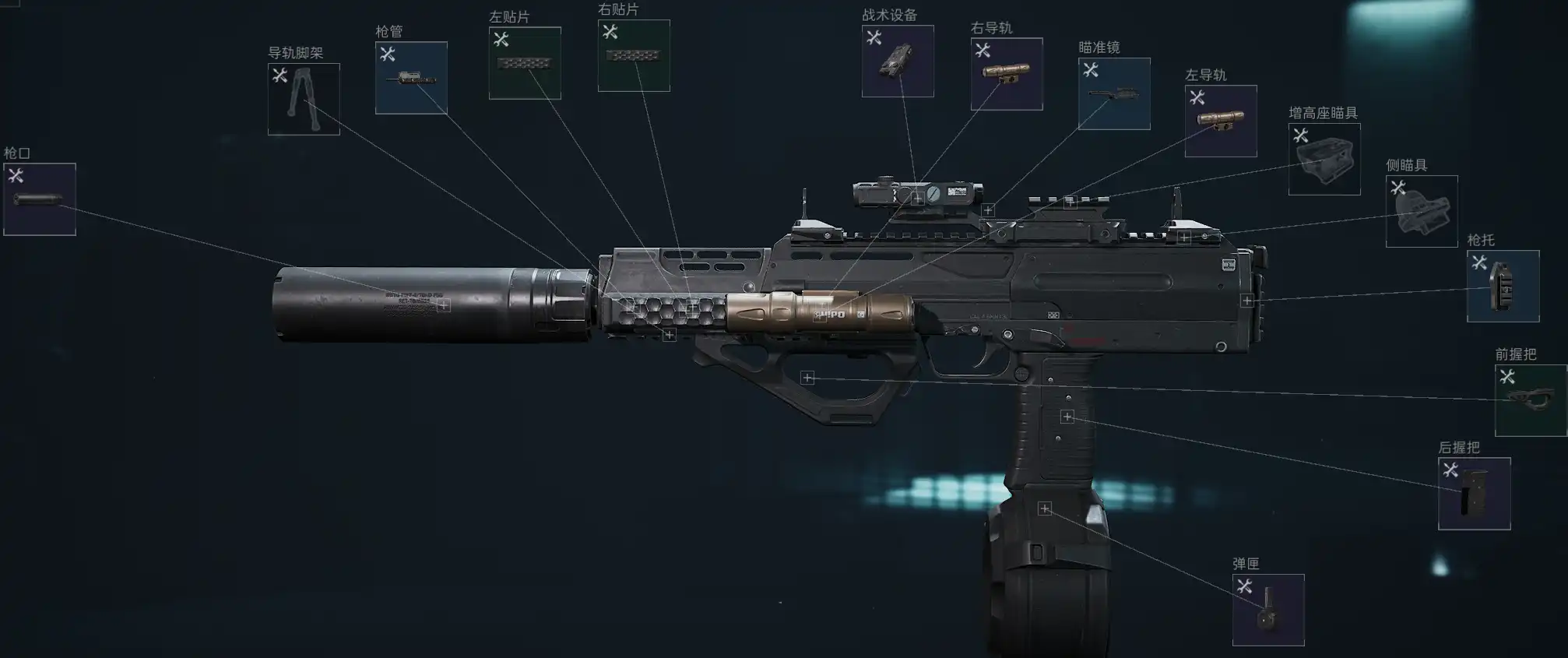Open the 右贴片 right panel slot
This screenshot has height=658, width=1568.
tap(634, 55)
